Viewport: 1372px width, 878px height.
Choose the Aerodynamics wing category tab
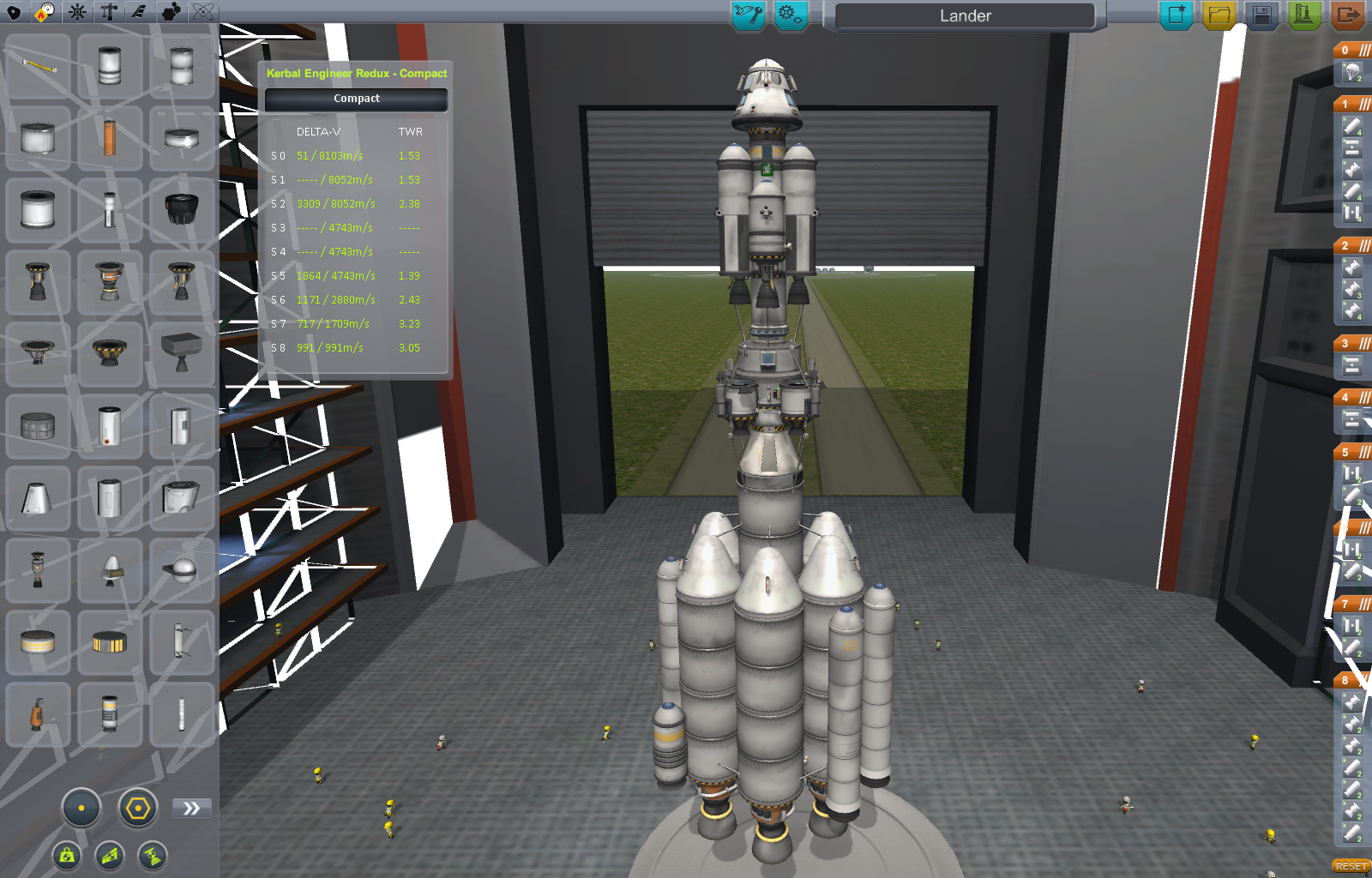pyautogui.click(x=138, y=12)
